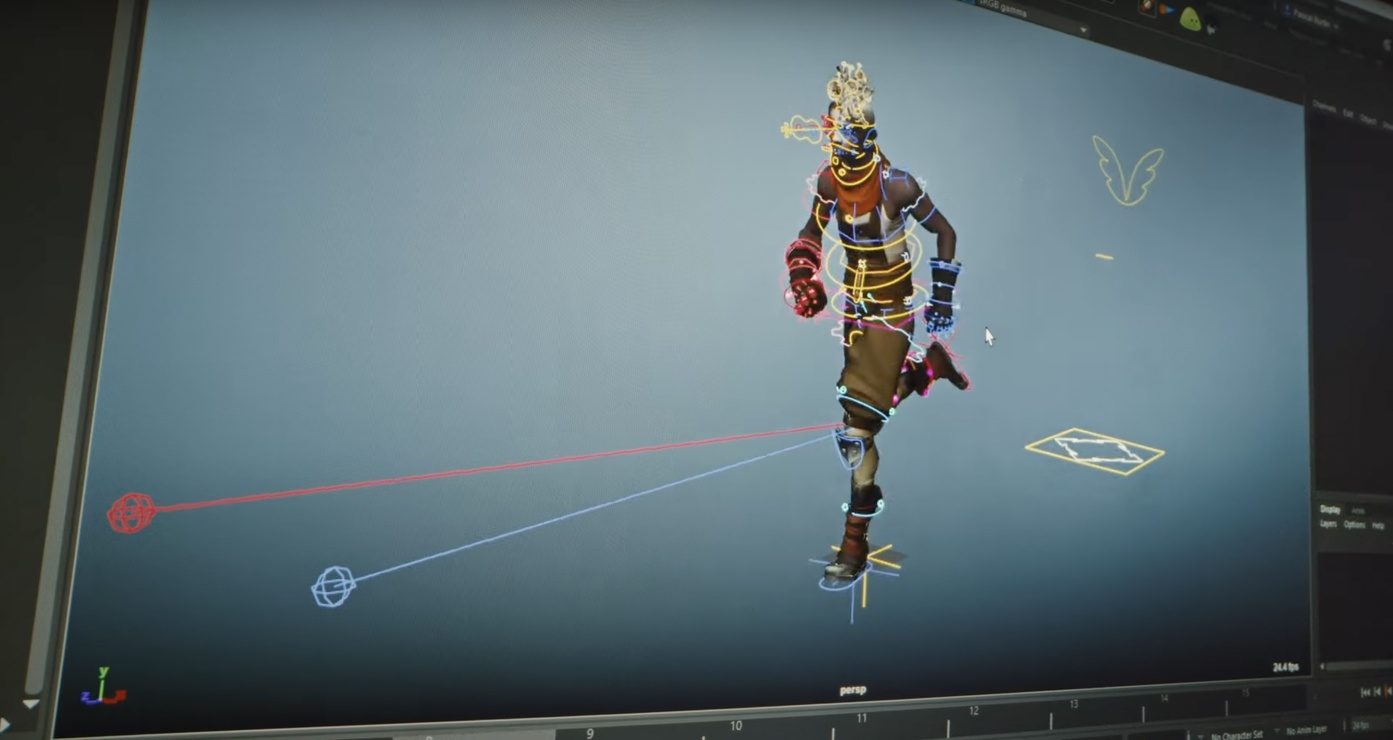Select the orange-and-blue paint icon on the shelf

pyautogui.click(x=1167, y=10)
